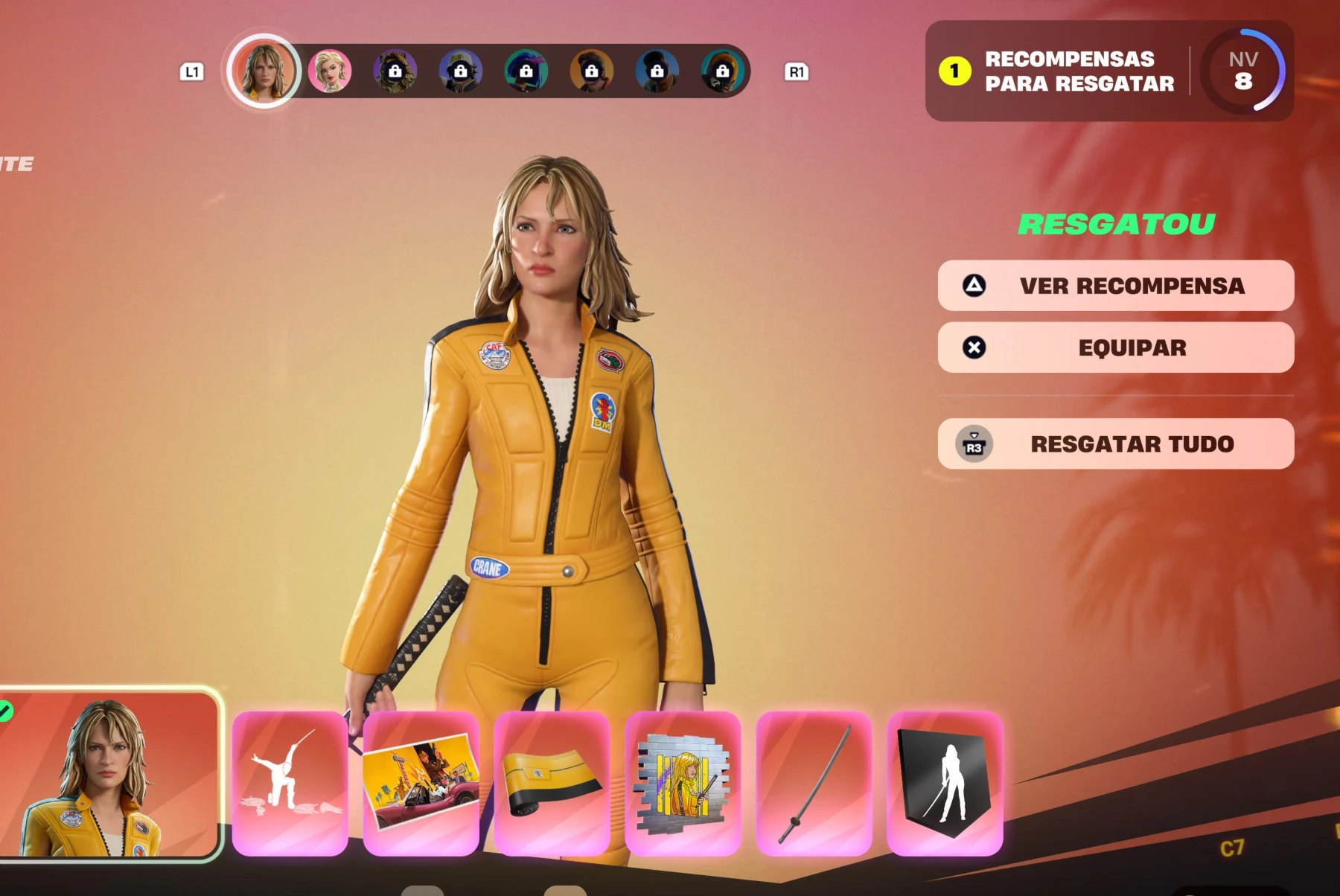1340x896 pixels.
Task: Select the brick wall spray reward
Action: (x=683, y=783)
